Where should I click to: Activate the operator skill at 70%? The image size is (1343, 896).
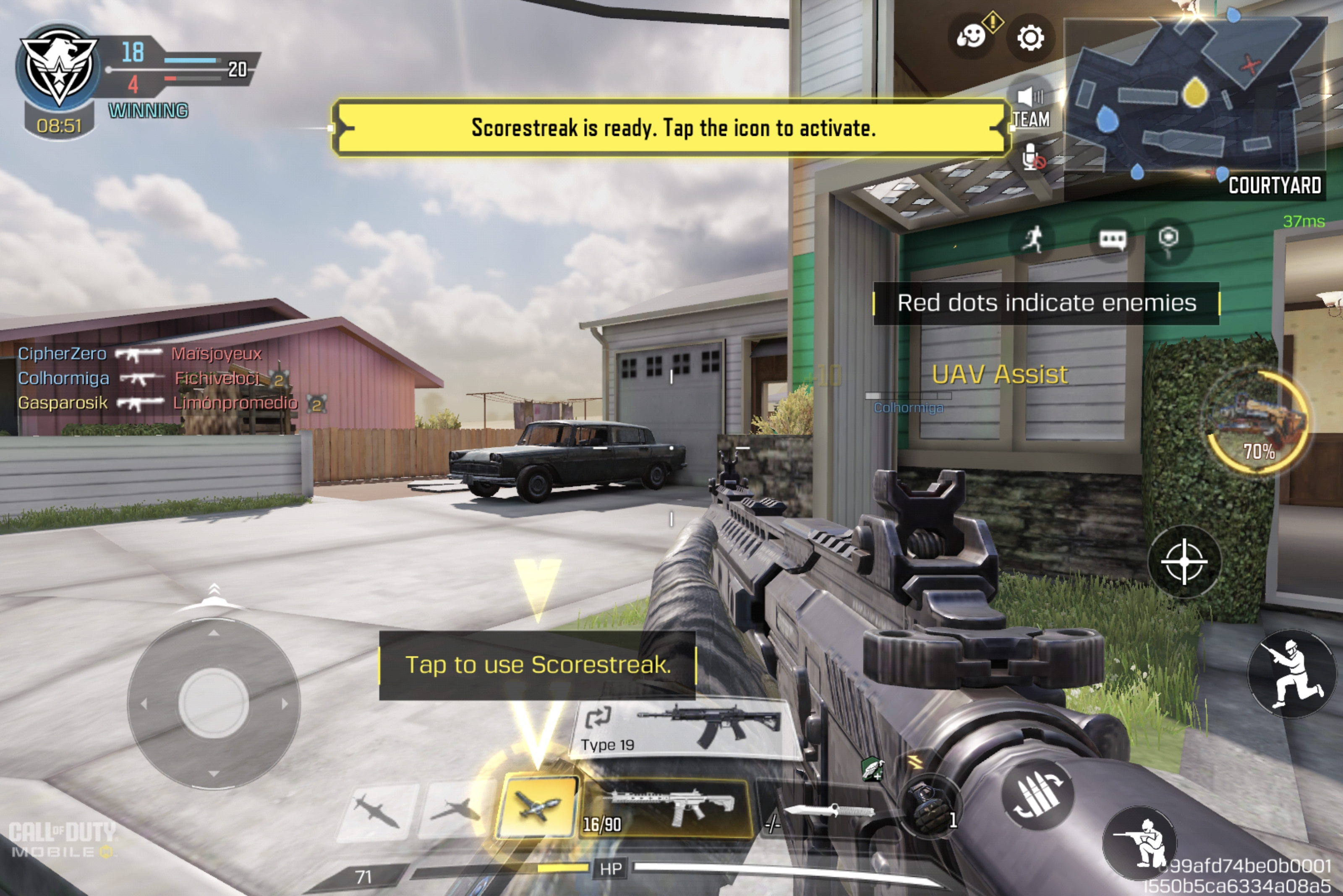tap(1258, 423)
